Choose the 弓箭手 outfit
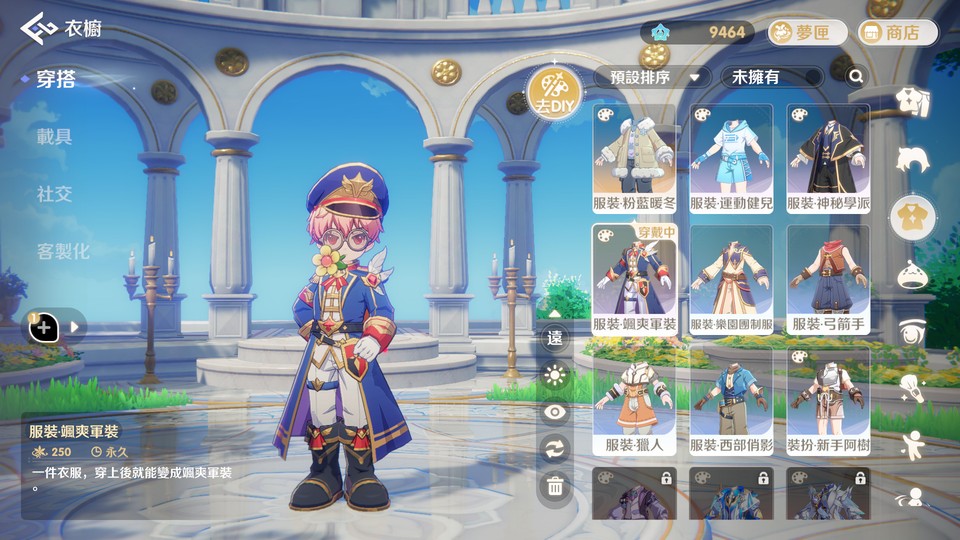 [x=828, y=280]
